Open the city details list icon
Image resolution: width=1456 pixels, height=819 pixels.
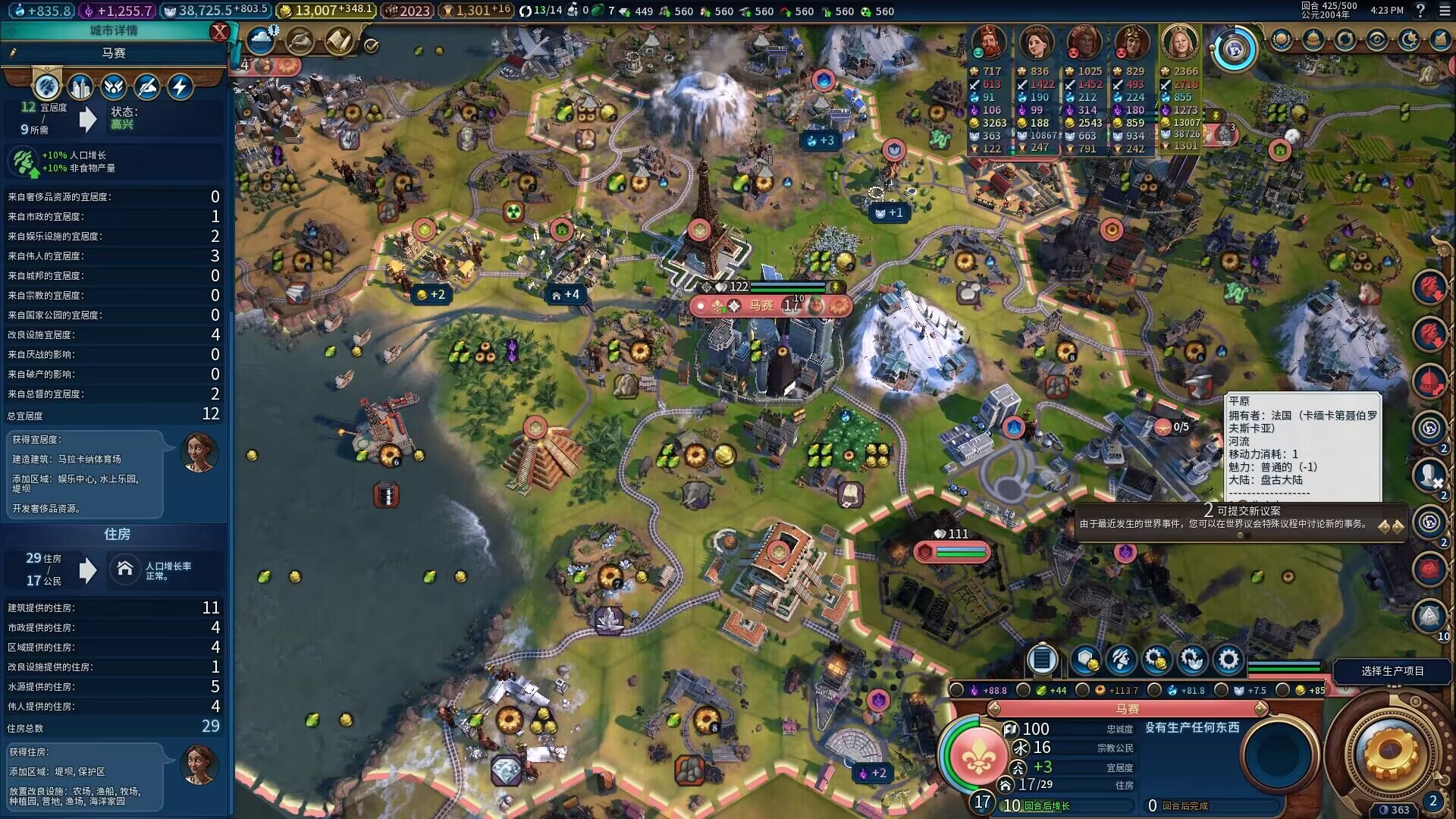pyautogui.click(x=1042, y=660)
